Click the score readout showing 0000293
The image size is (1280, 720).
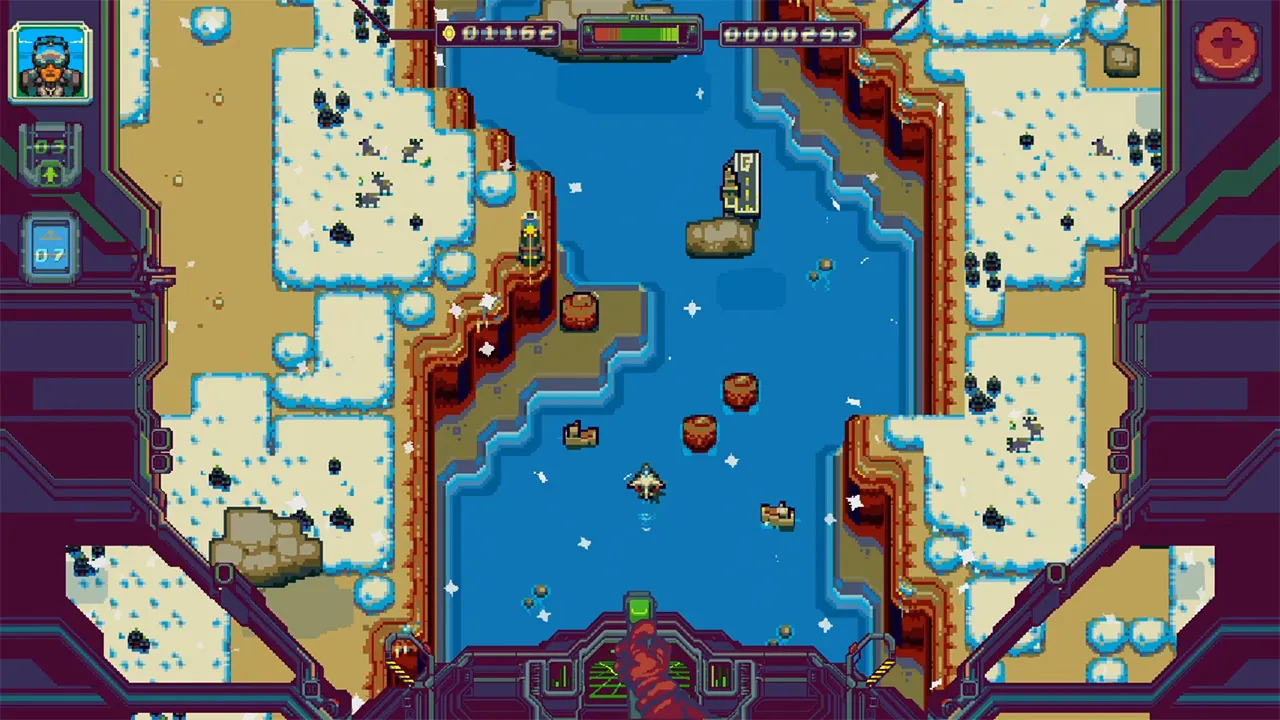[790, 34]
